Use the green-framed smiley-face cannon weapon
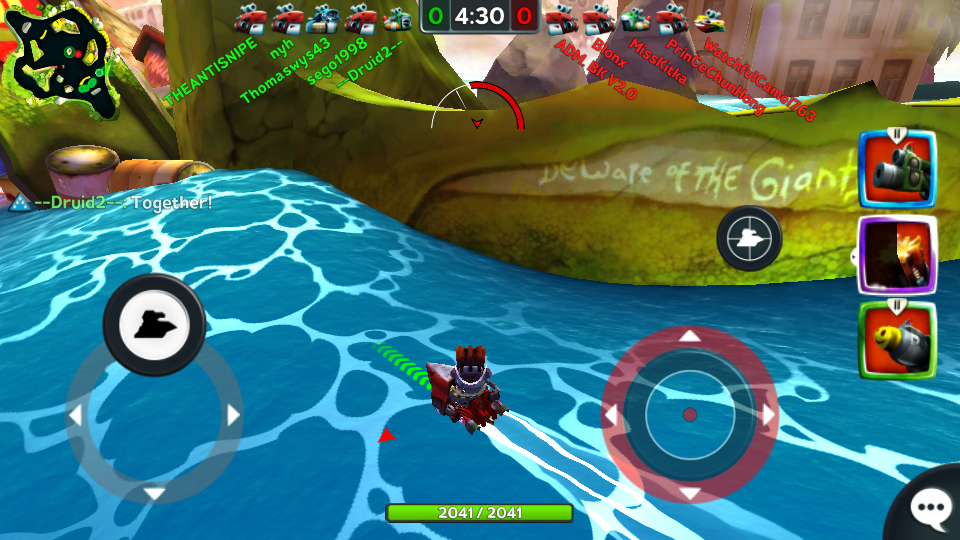Screen dimensions: 960x540 [897, 341]
